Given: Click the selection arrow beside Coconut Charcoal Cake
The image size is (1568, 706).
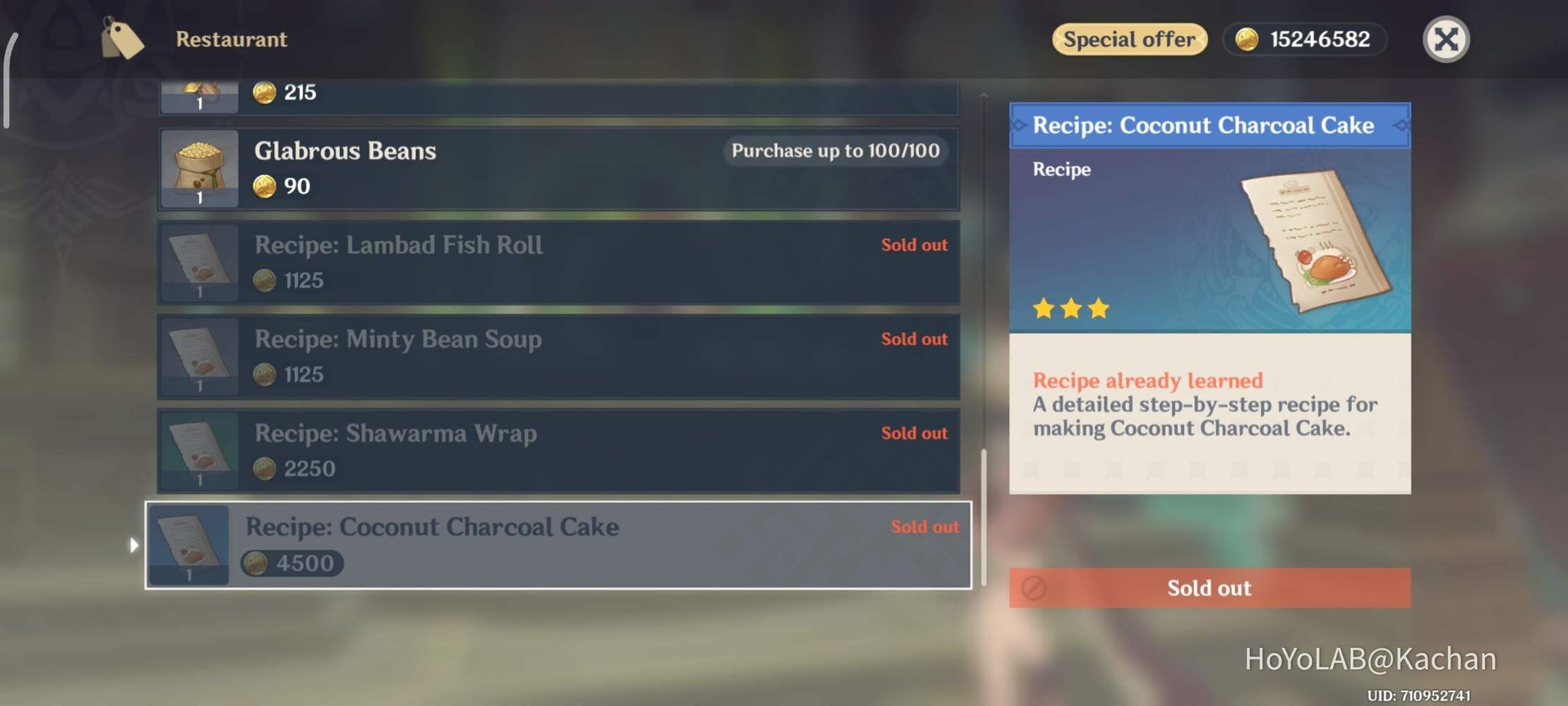Looking at the screenshot, I should [134, 545].
